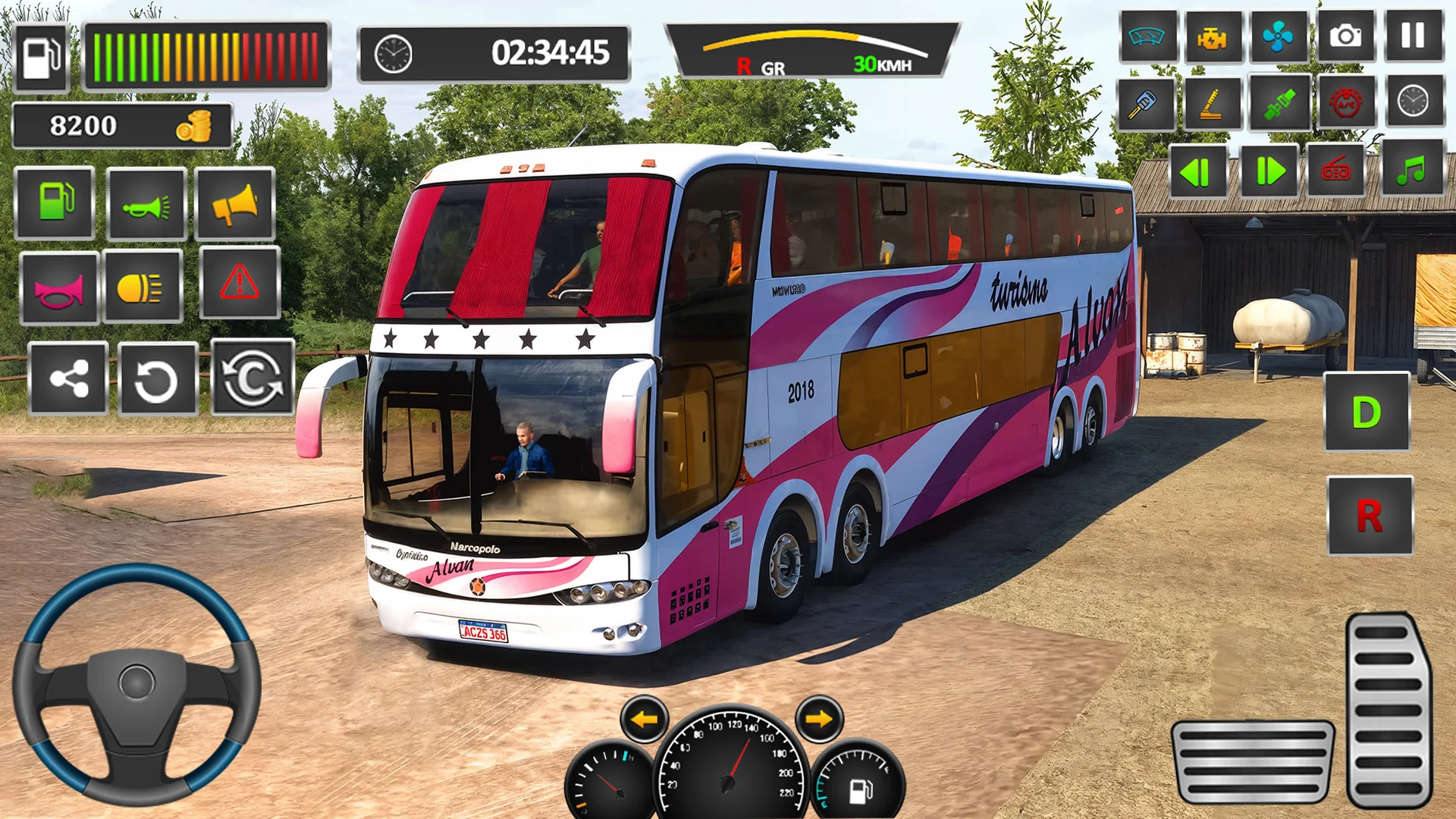1456x819 pixels.
Task: Signal left with the left arrow indicator
Action: tap(644, 719)
